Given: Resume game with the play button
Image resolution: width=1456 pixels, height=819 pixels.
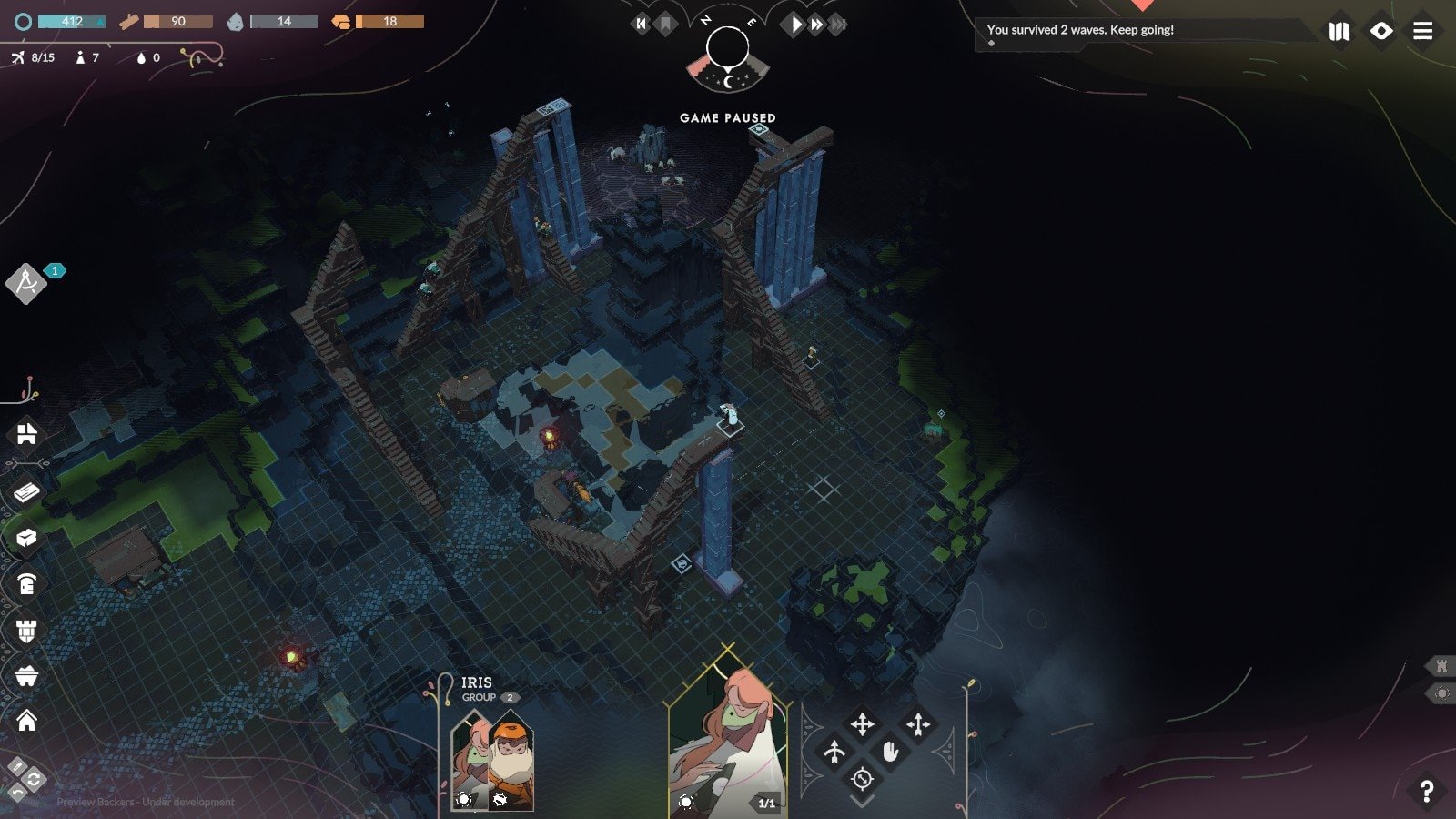Looking at the screenshot, I should tap(795, 25).
